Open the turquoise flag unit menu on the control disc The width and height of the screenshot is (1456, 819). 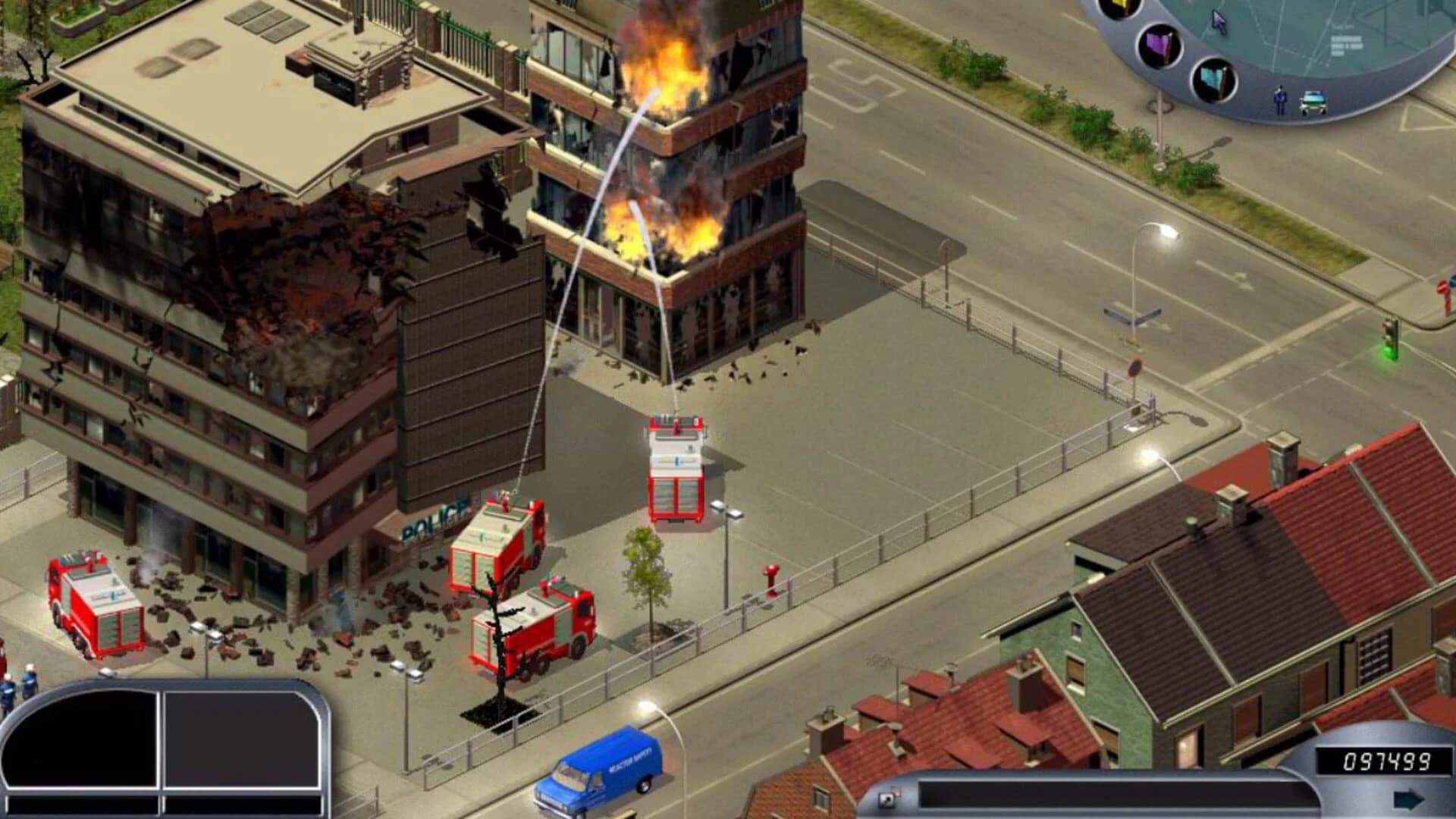point(1213,80)
